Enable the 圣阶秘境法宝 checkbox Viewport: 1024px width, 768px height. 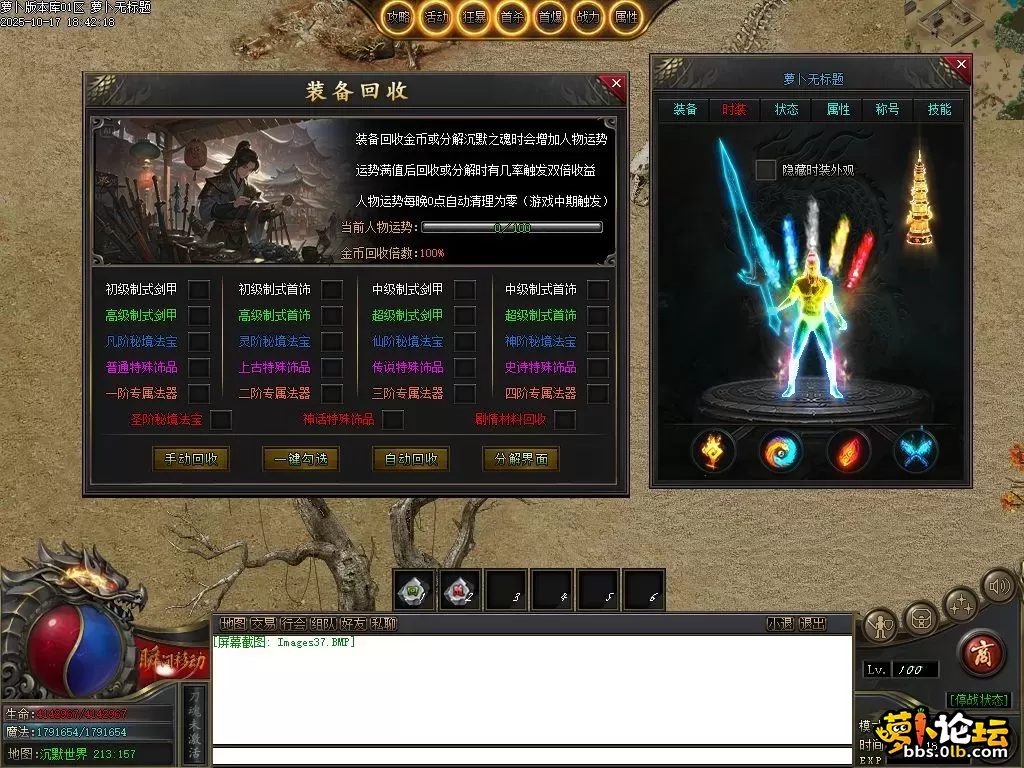click(221, 420)
